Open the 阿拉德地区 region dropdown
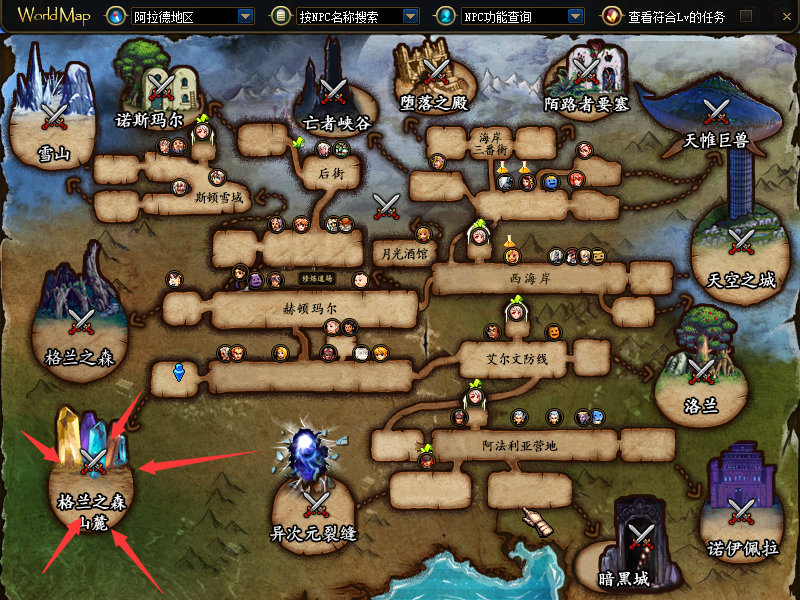 tap(245, 16)
